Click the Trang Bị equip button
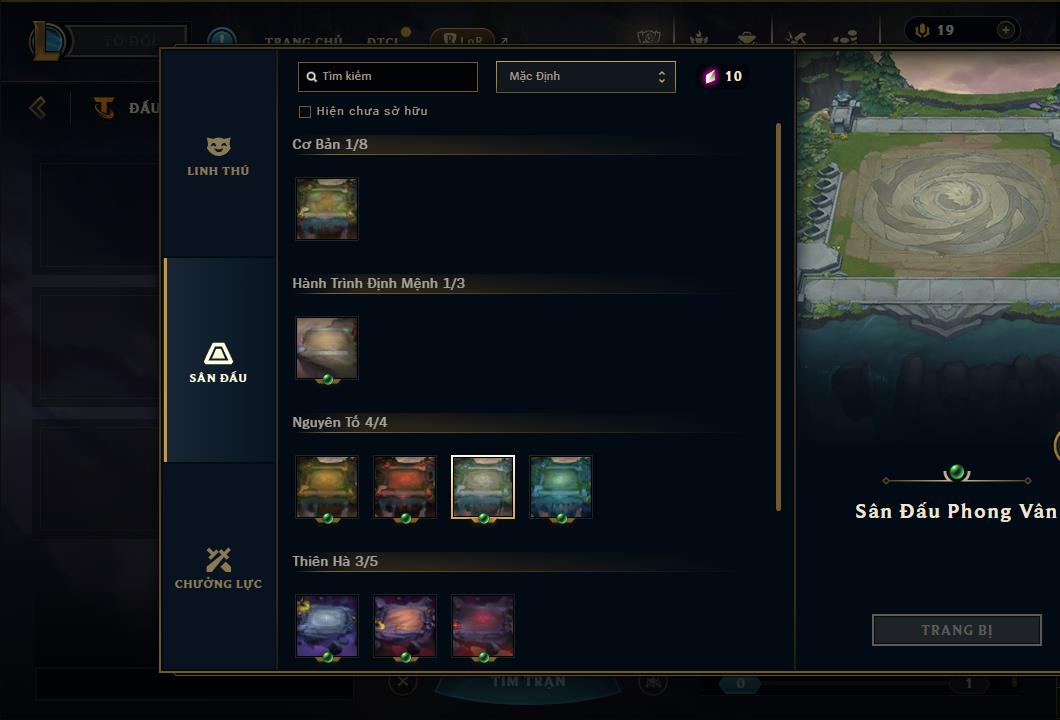This screenshot has height=720, width=1060. pos(956,630)
